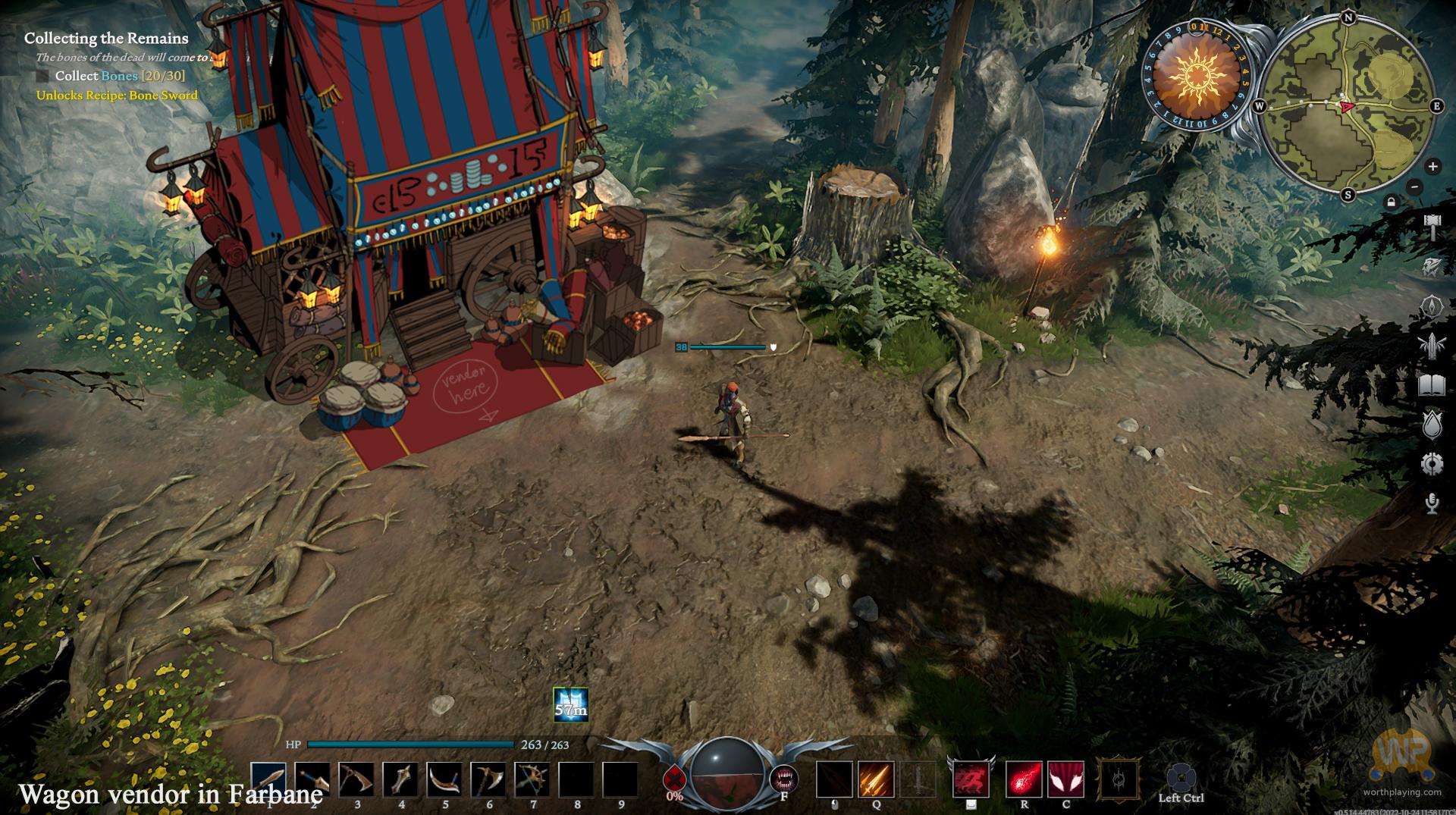Open the blood drop menu icon
This screenshot has height=815, width=1456.
coord(1432,425)
